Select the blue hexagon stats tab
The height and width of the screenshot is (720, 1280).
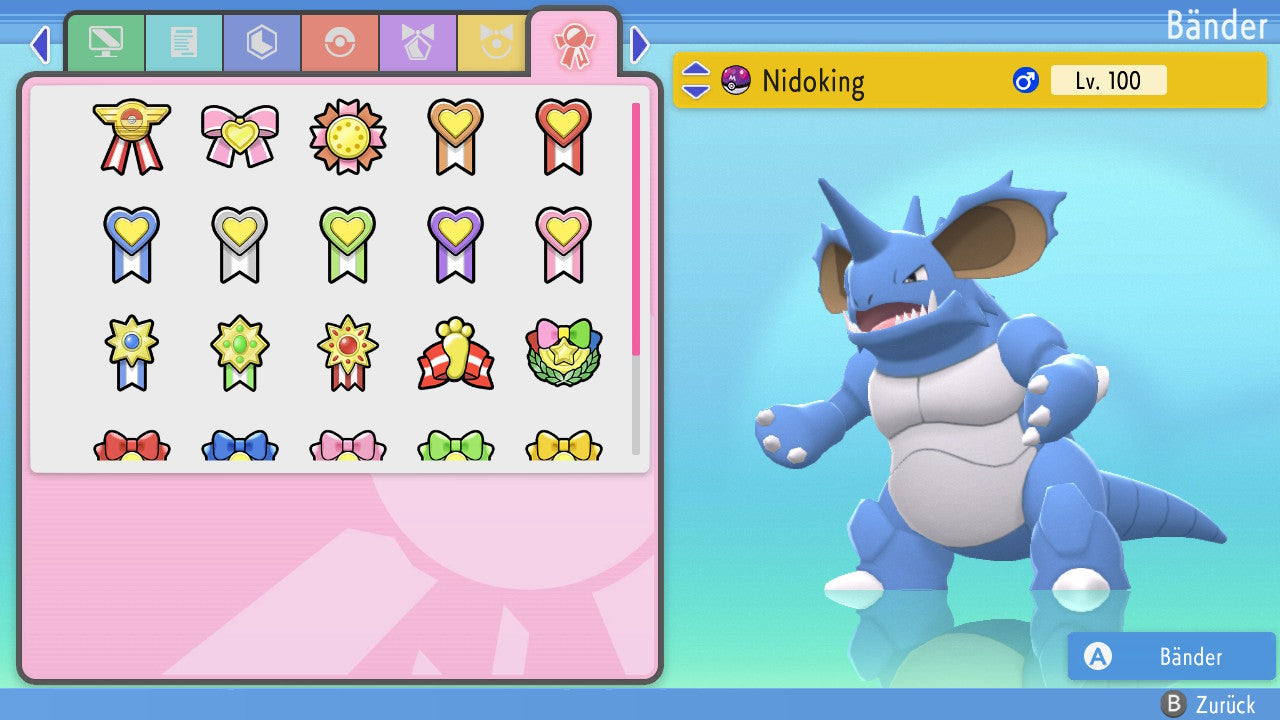(262, 43)
